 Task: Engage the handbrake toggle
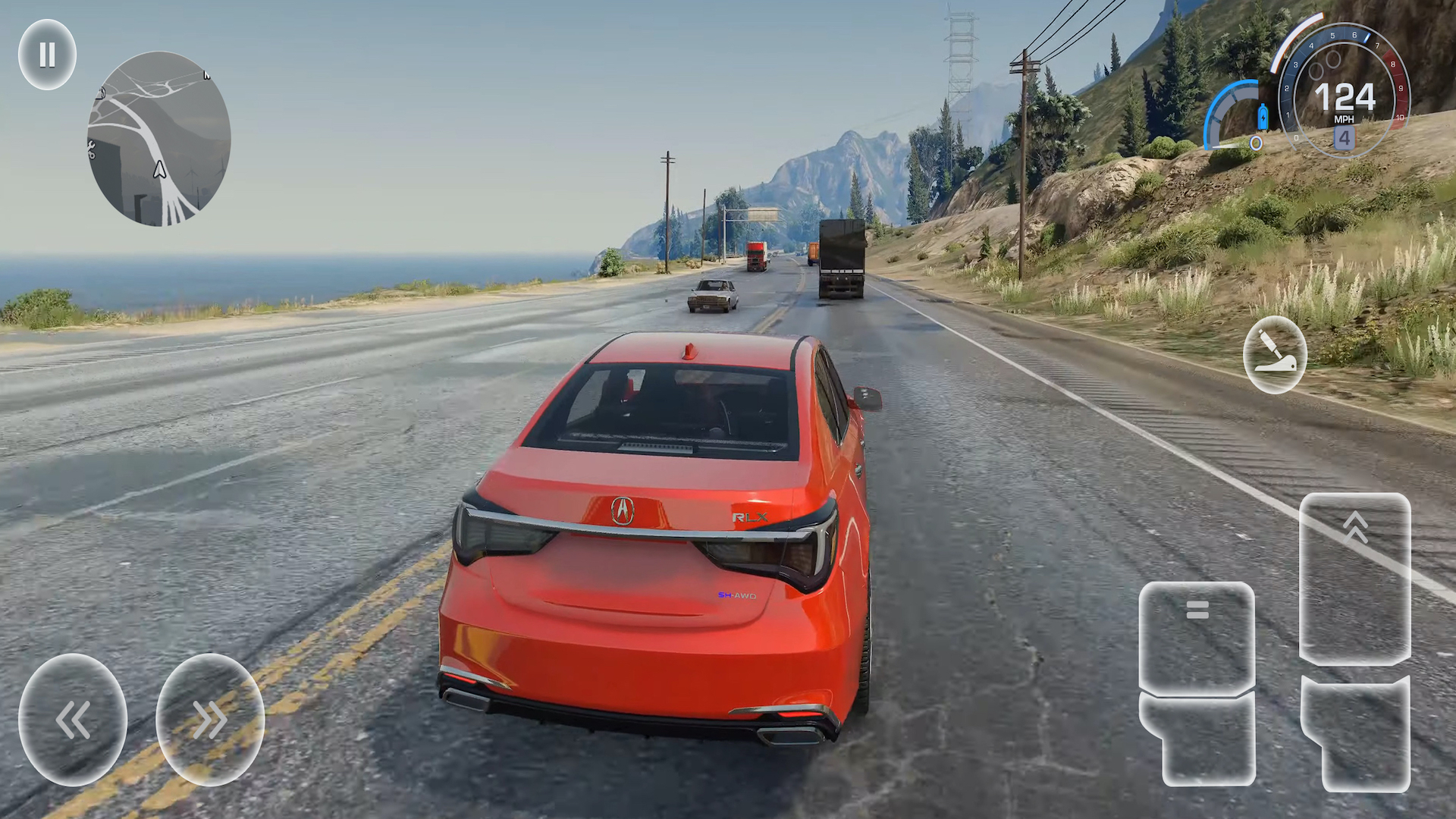1274,355
